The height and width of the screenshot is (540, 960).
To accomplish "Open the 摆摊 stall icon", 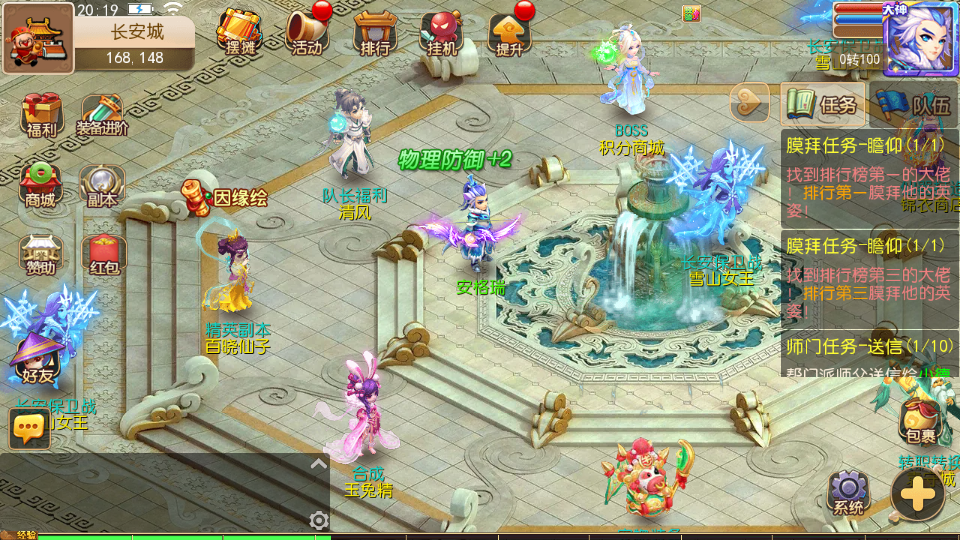I will [240, 33].
